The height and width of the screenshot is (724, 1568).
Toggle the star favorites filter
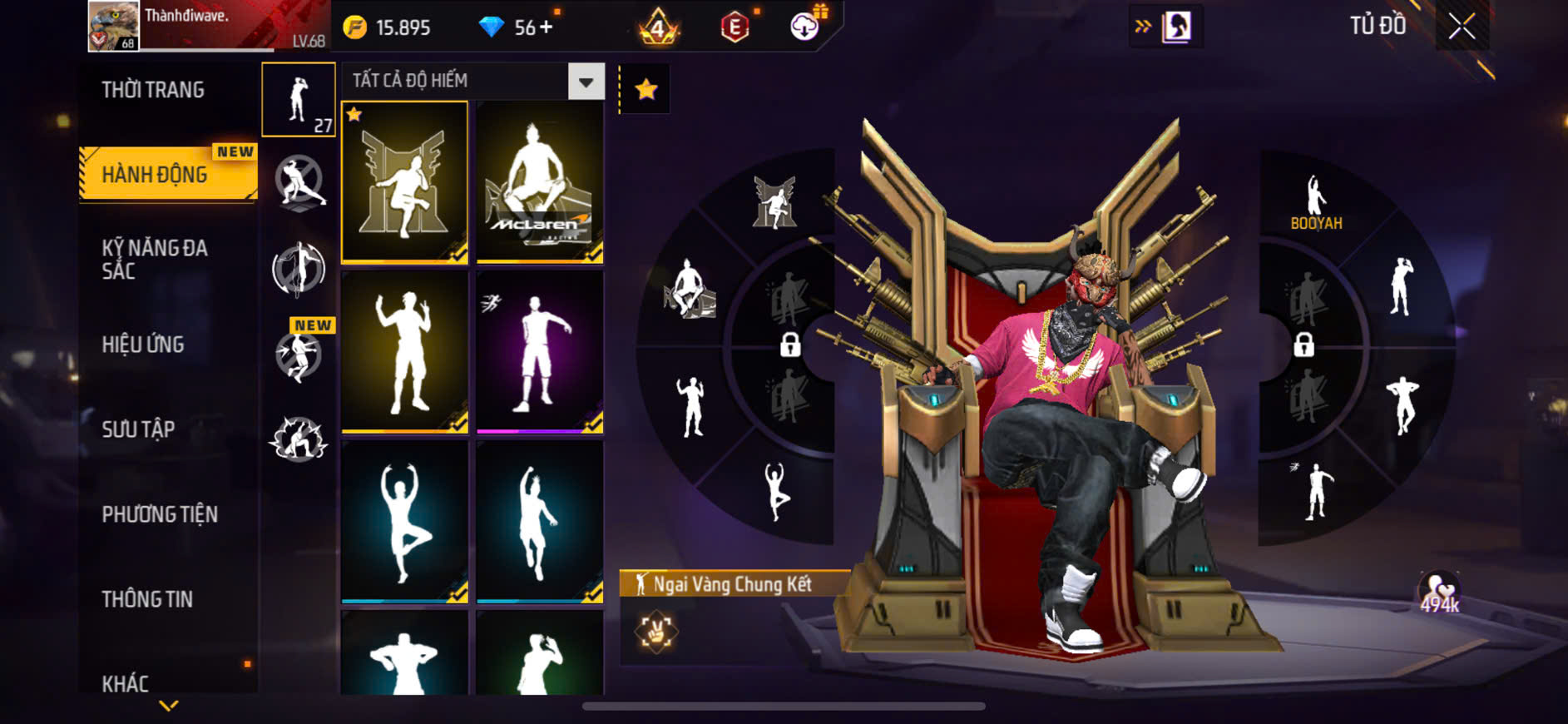(646, 89)
